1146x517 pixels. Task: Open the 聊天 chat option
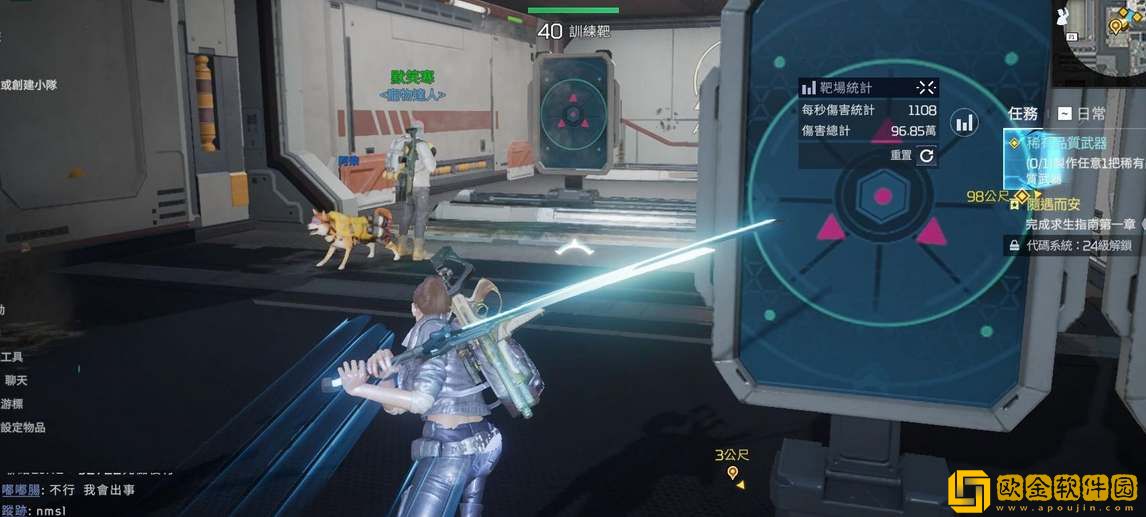(x=14, y=380)
